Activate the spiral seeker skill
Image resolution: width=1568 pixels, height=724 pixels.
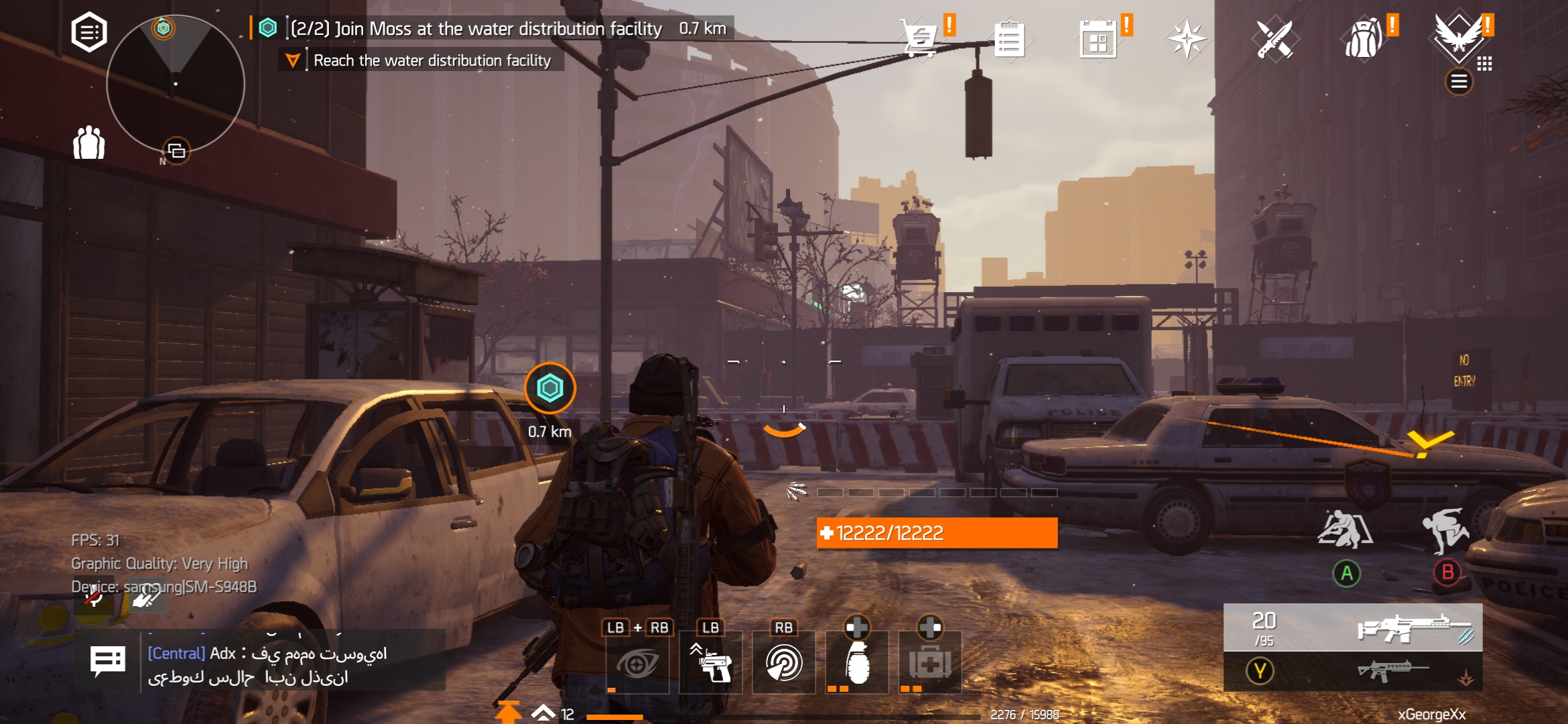pos(783,663)
